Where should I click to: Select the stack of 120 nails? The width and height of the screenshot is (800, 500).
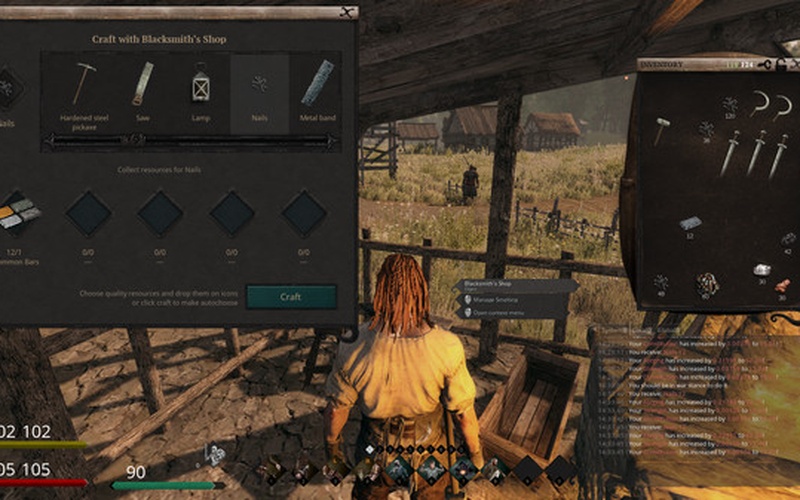(730, 103)
